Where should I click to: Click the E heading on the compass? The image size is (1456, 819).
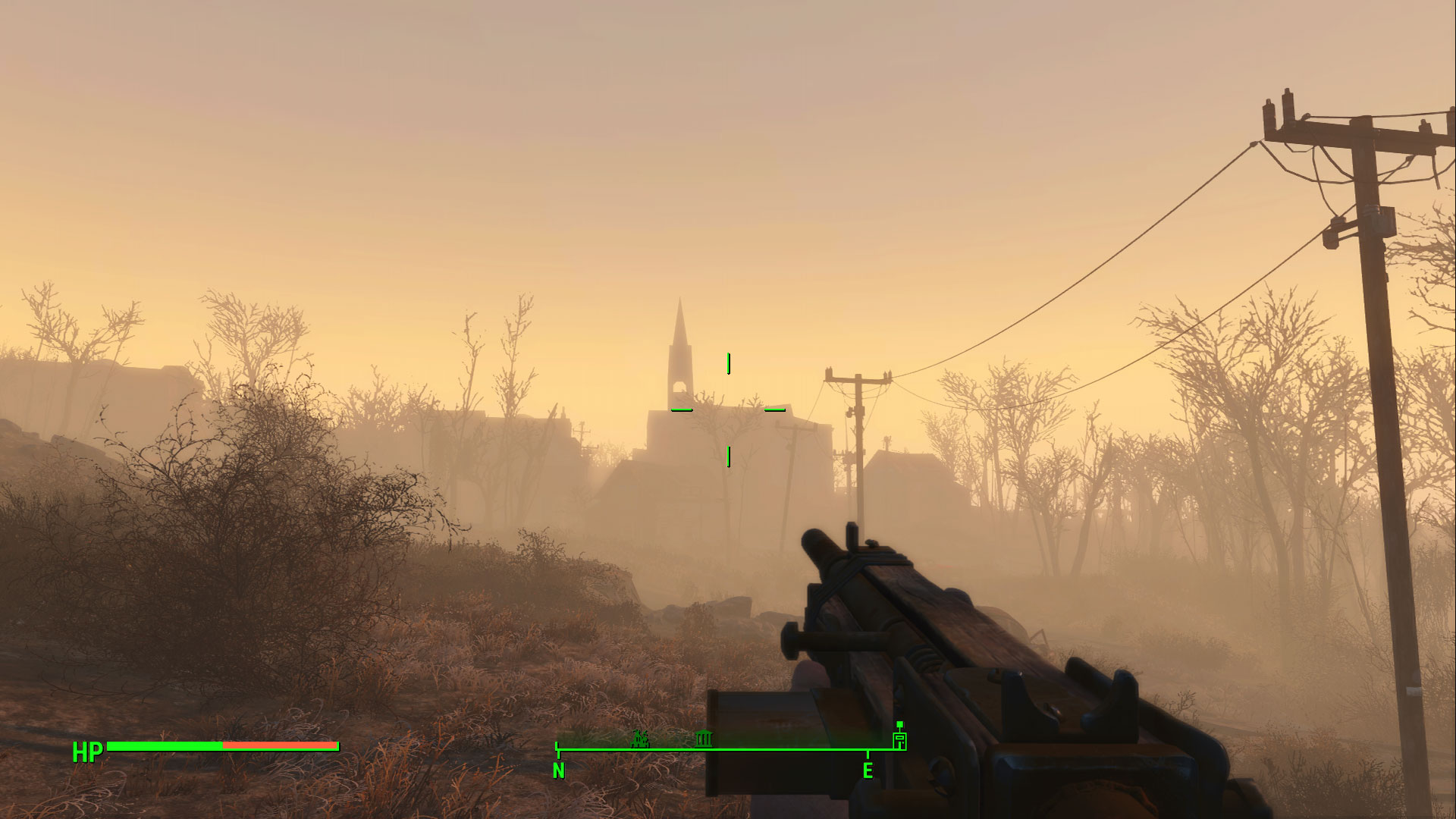tap(868, 770)
